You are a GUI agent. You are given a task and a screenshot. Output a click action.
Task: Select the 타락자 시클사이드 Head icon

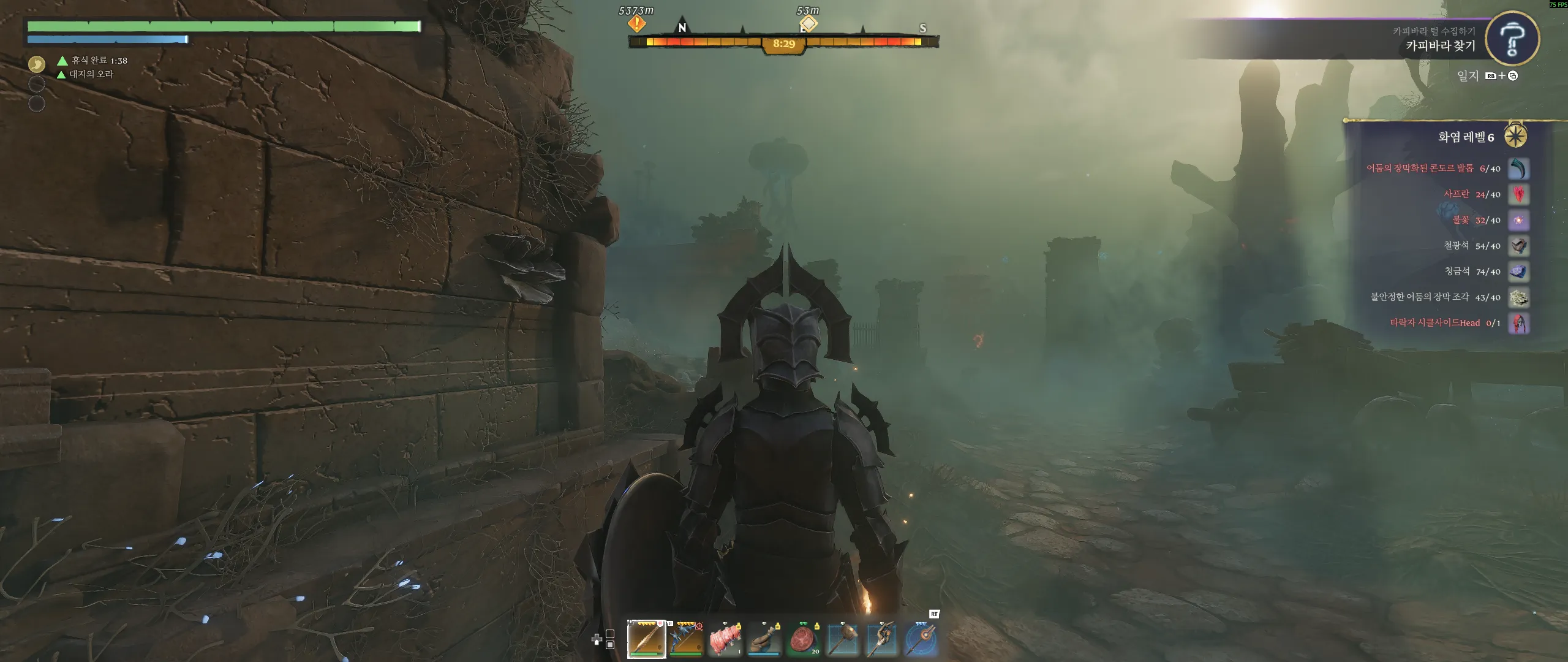(1518, 323)
